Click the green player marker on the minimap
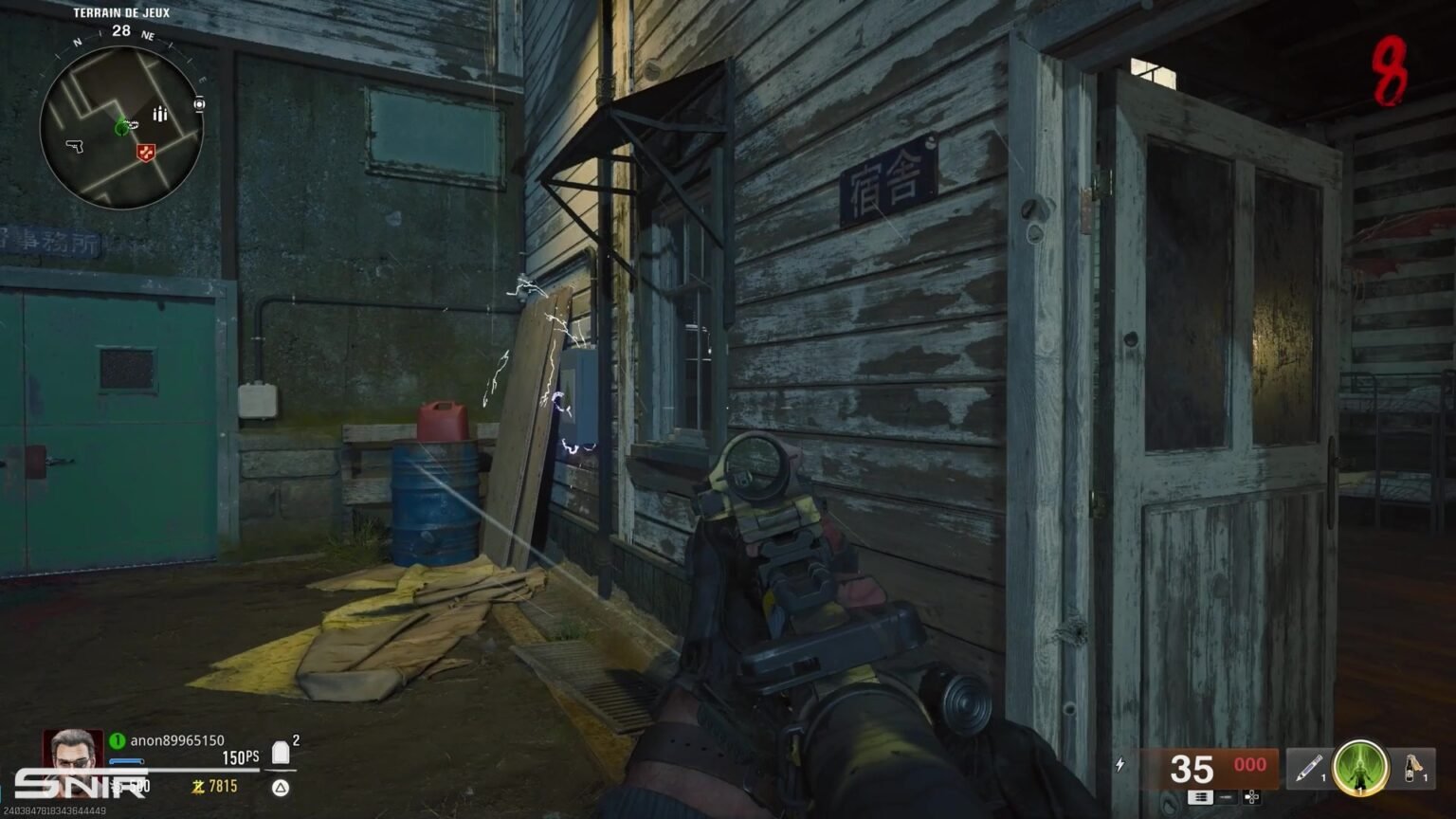1456x819 pixels. (x=122, y=129)
